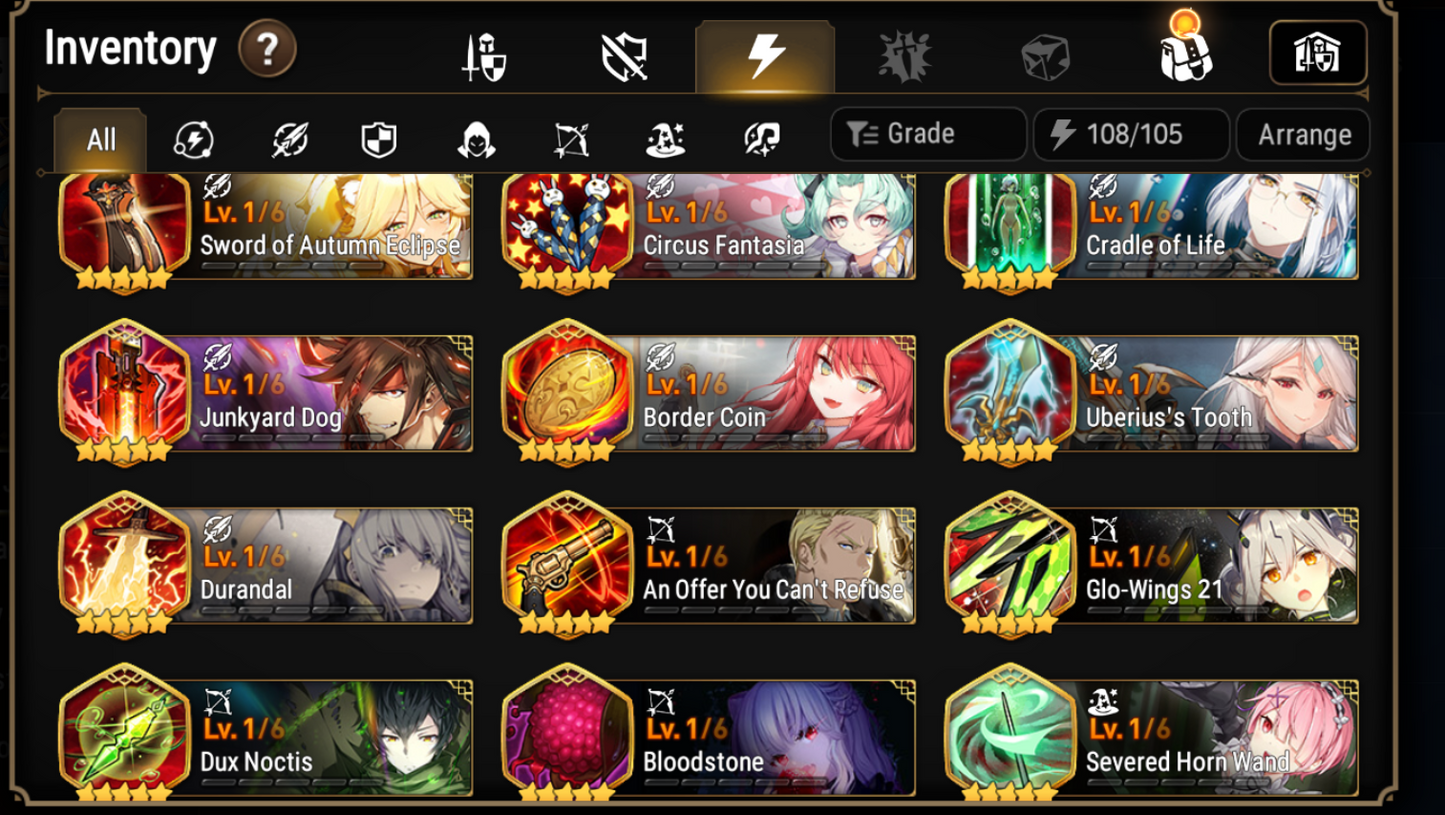This screenshot has height=815, width=1445.
Task: Filter artifacts by Mage class
Action: click(x=666, y=140)
